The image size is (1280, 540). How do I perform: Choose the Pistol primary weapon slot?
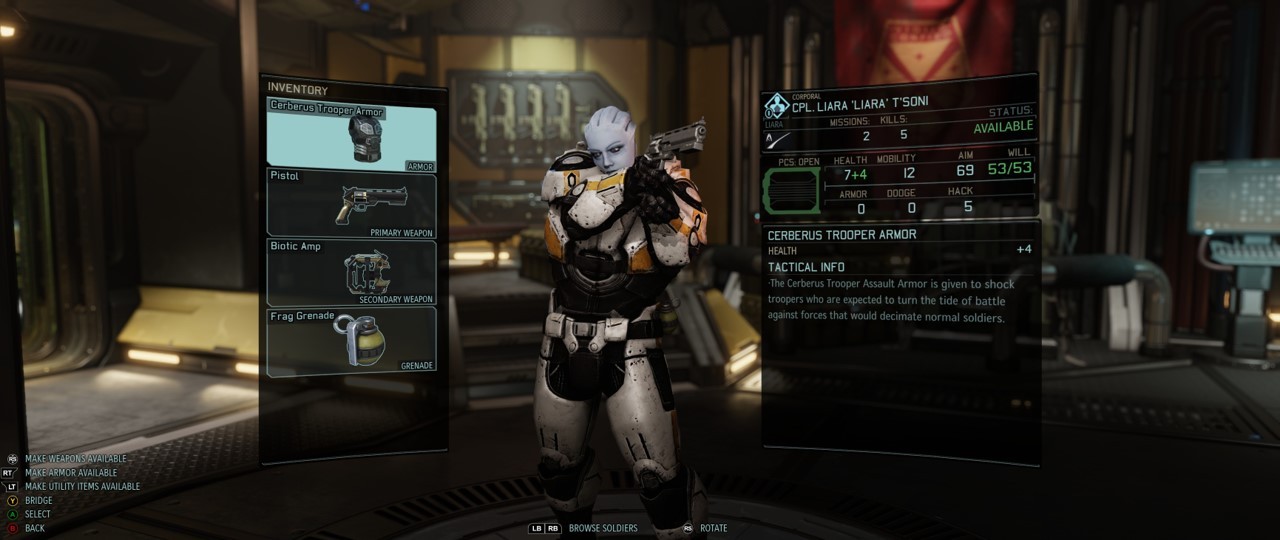coord(351,203)
